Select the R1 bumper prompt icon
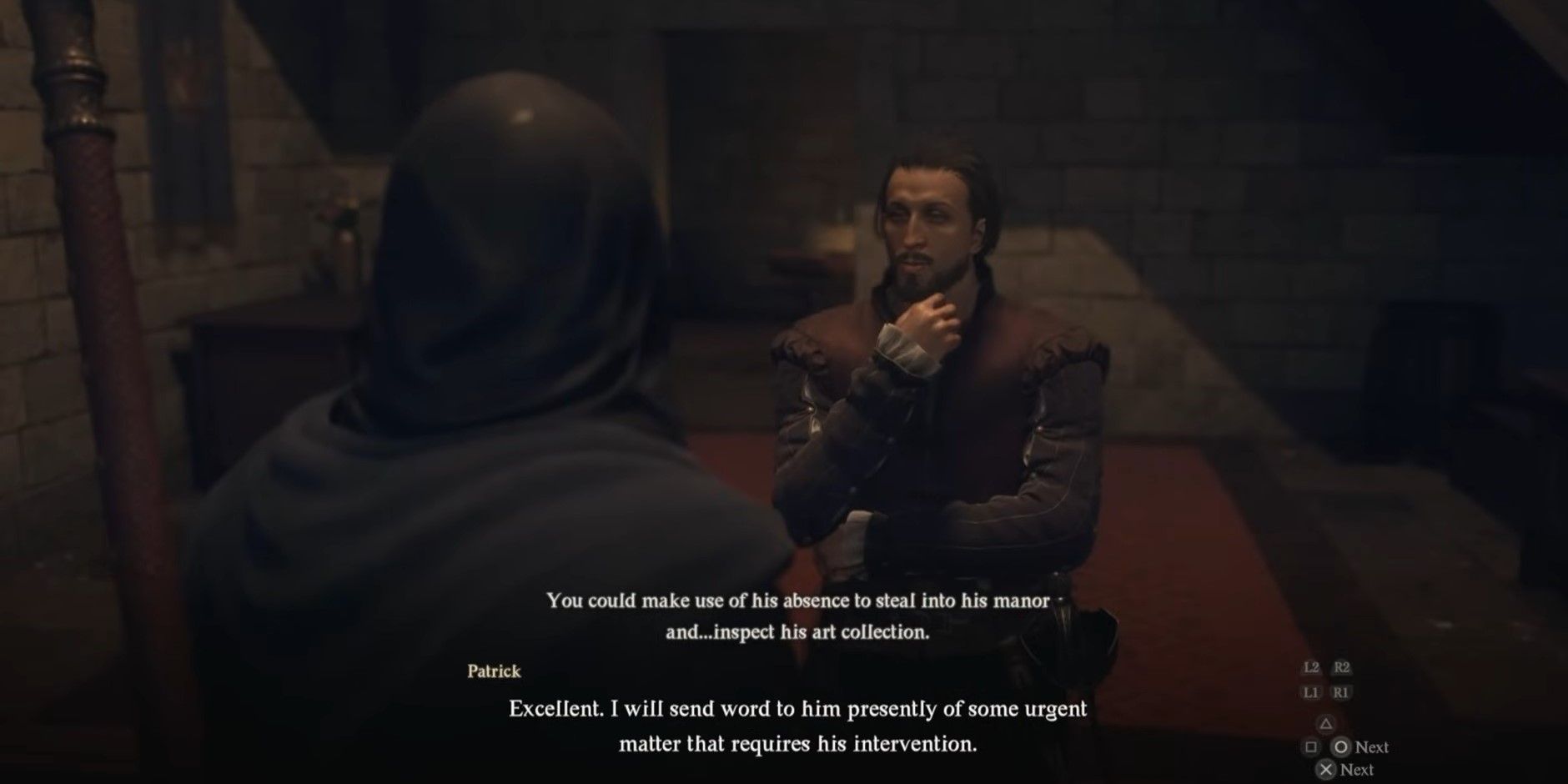Viewport: 1568px width, 784px height. tap(1341, 692)
